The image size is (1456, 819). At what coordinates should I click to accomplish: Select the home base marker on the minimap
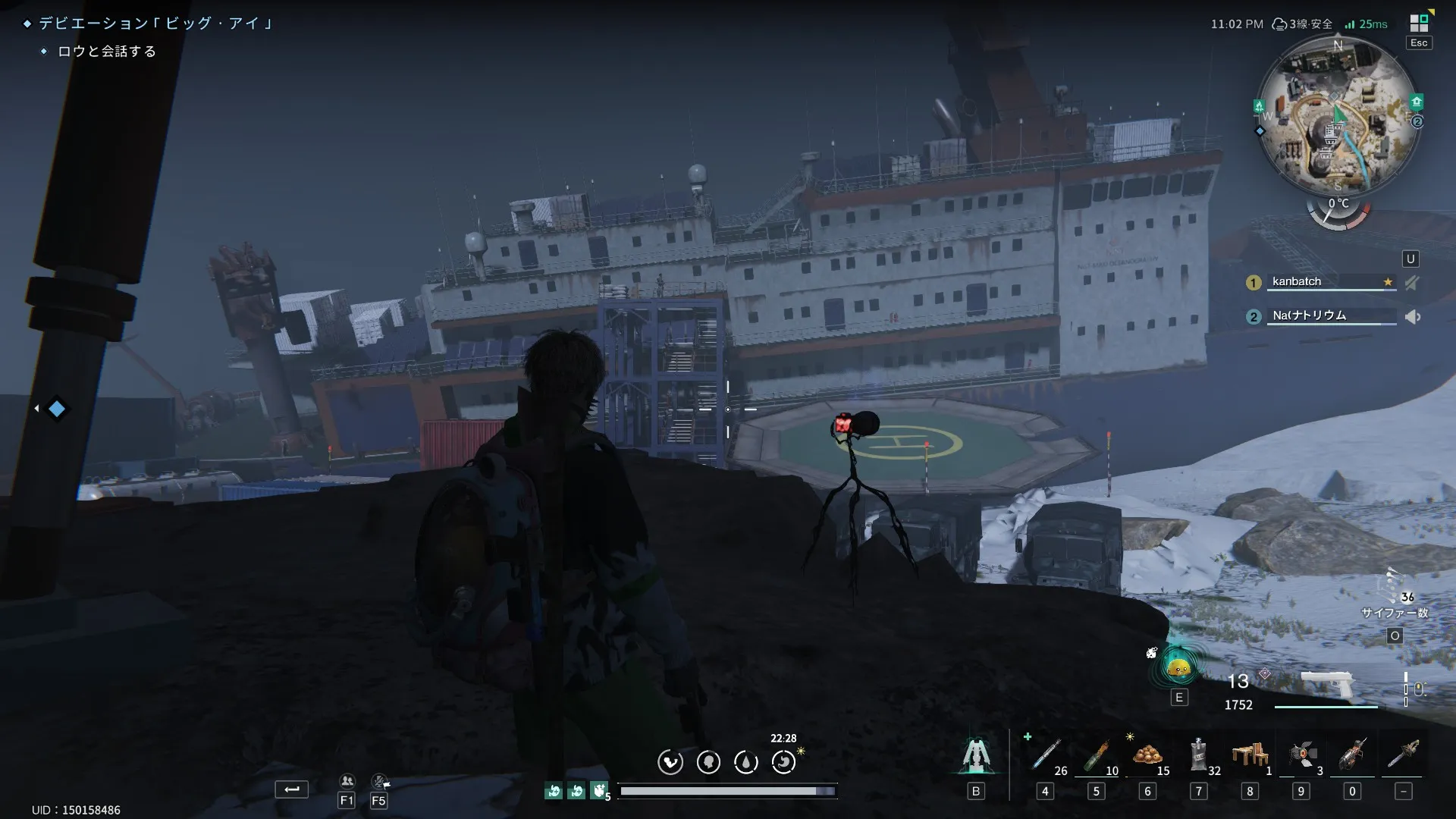[x=1416, y=102]
